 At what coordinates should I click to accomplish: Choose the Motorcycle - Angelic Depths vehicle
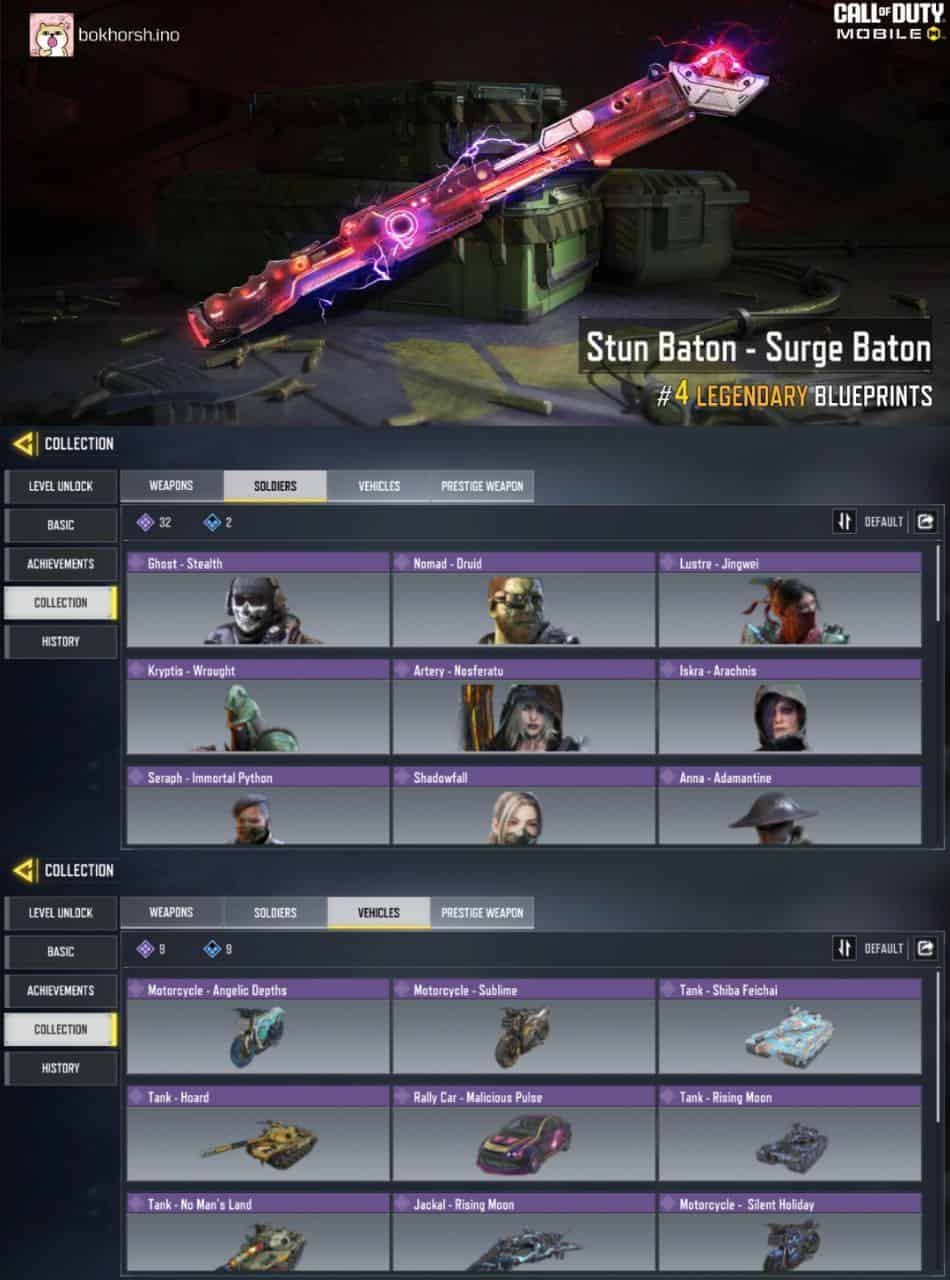click(257, 1027)
